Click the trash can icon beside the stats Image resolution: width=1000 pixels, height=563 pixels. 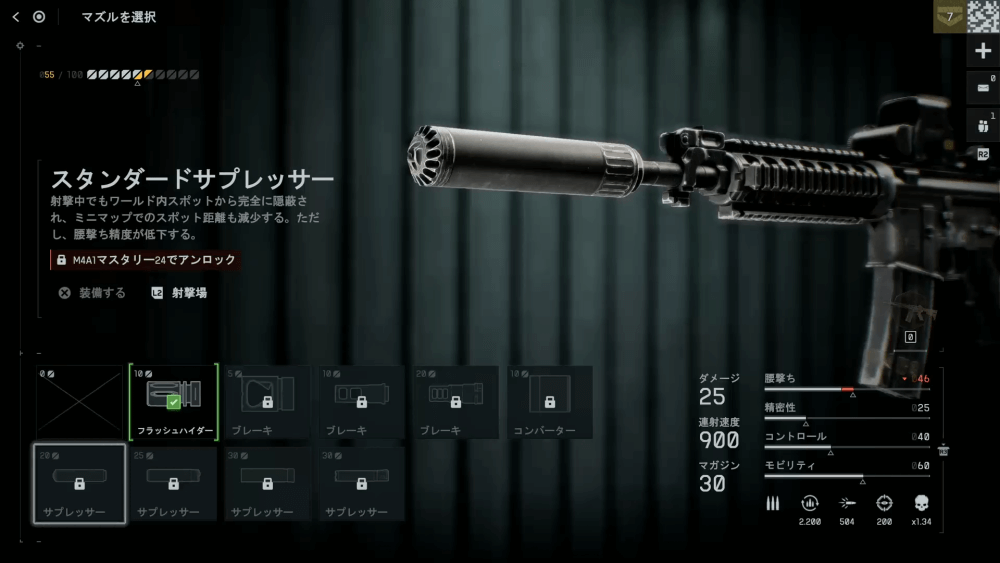[x=943, y=451]
